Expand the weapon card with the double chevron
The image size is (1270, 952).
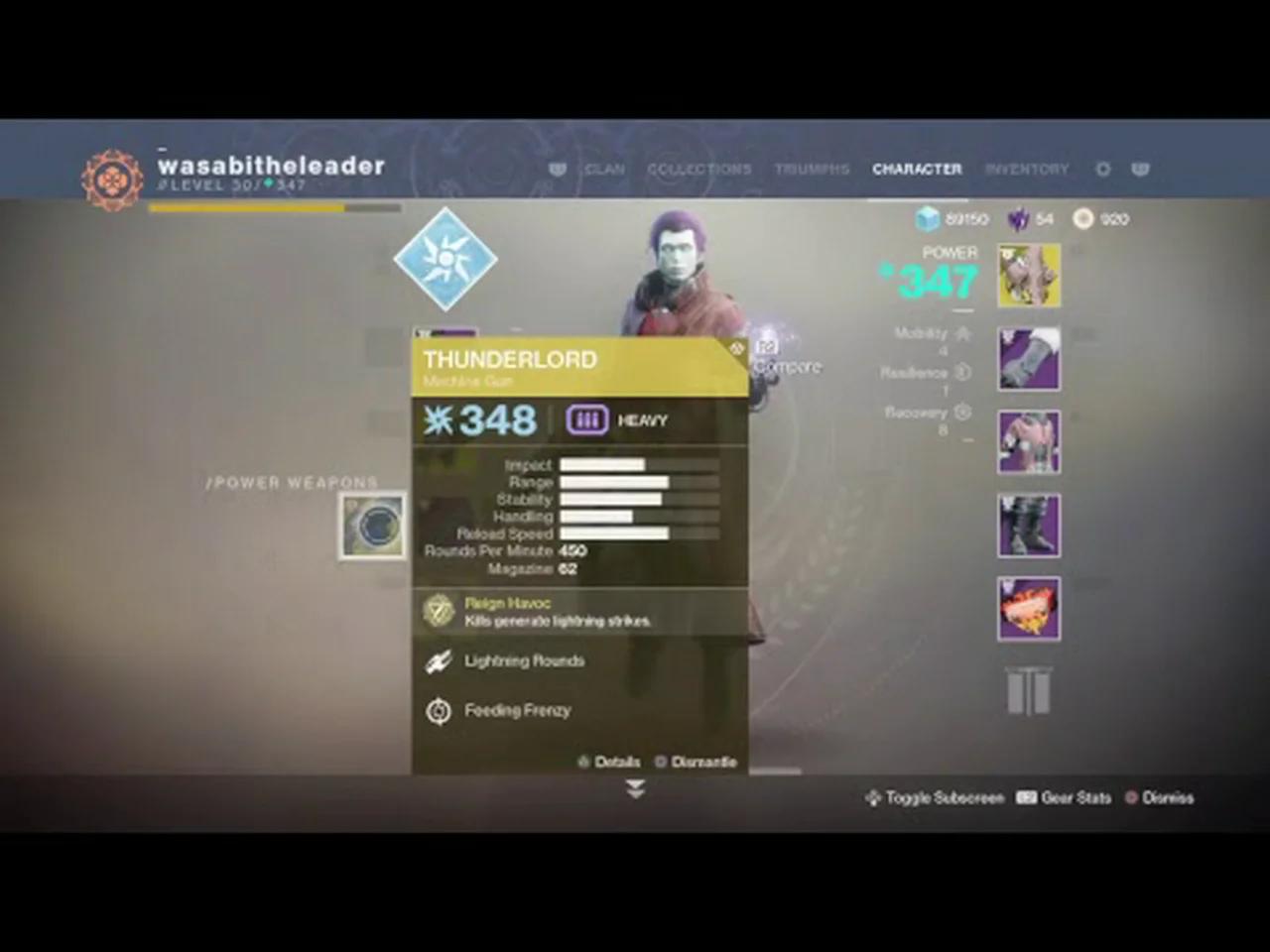(635, 788)
